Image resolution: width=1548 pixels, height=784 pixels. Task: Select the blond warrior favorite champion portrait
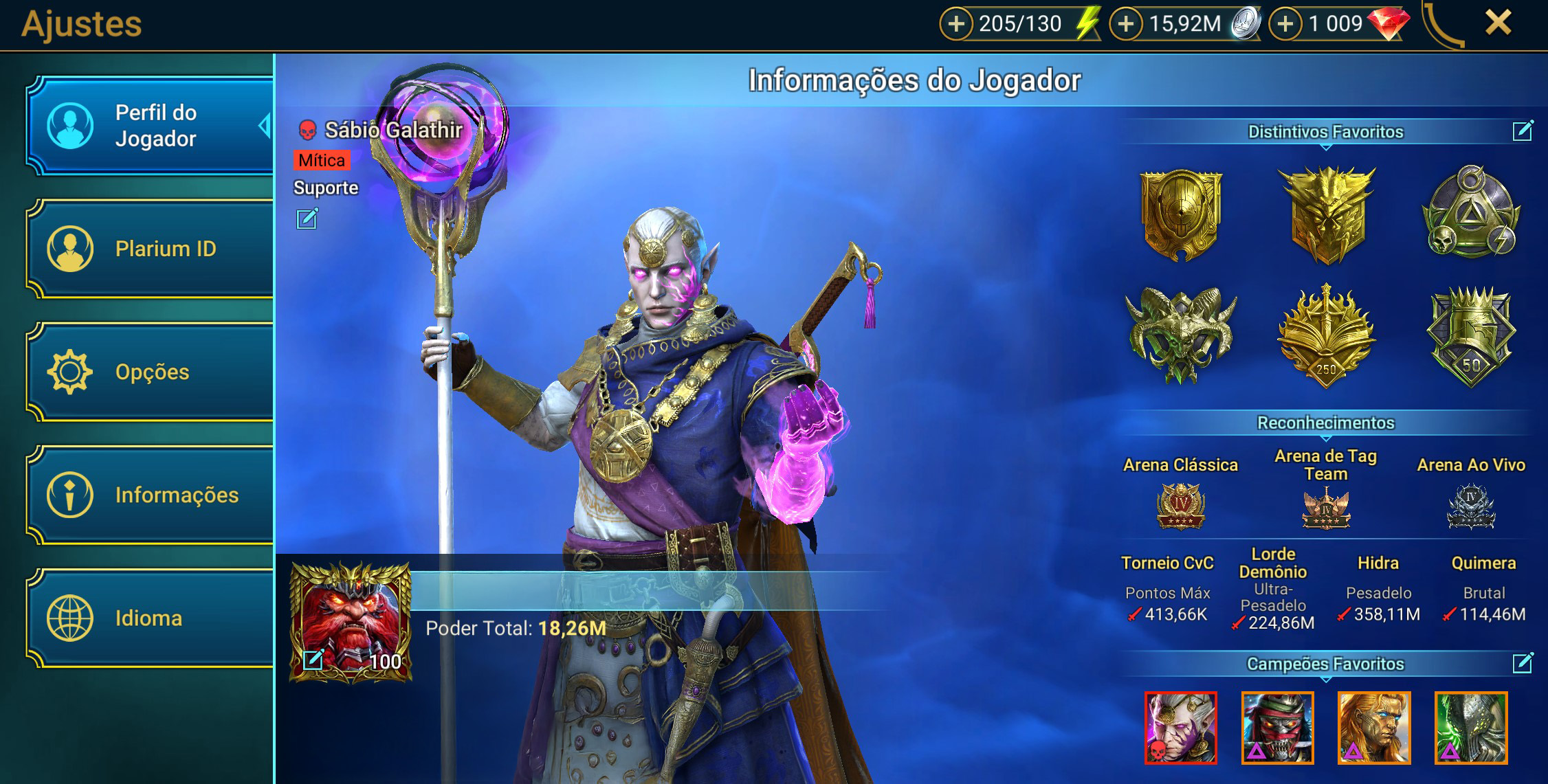coord(1374,728)
